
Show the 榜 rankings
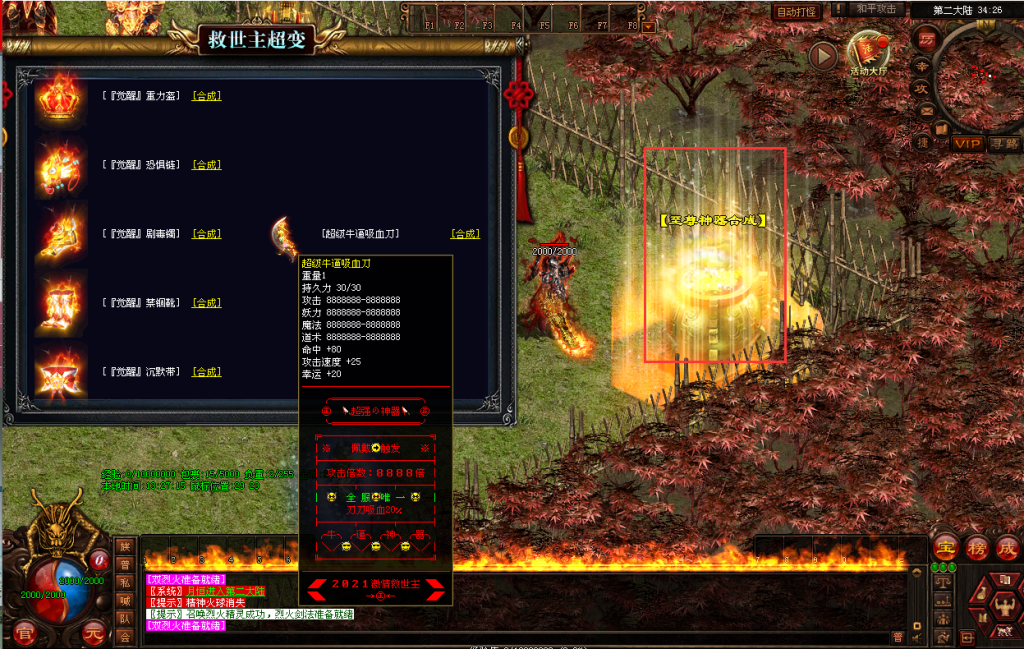[x=977, y=548]
